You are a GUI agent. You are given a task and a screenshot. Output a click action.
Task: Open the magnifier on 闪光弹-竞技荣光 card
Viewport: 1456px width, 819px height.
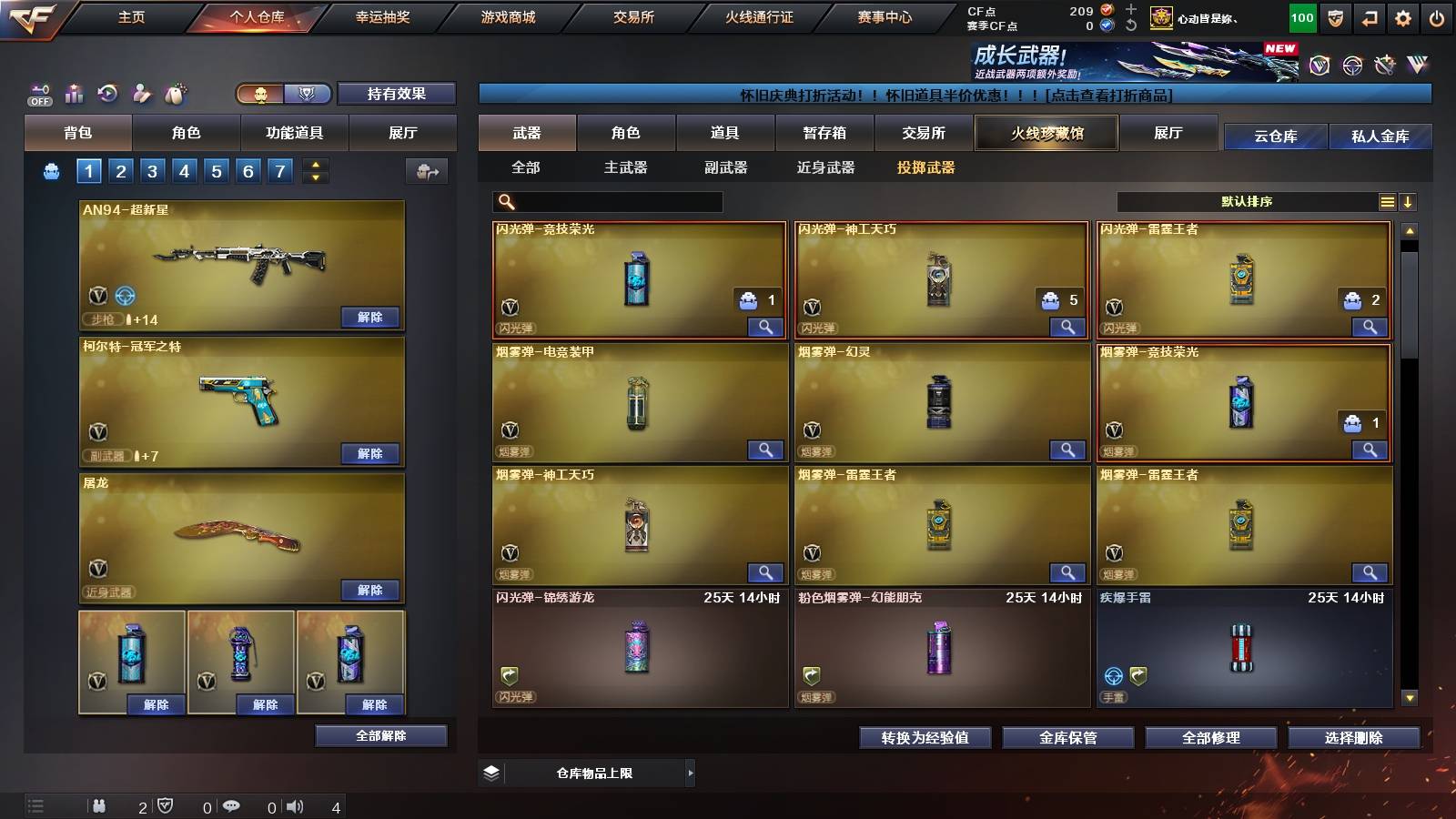767,326
